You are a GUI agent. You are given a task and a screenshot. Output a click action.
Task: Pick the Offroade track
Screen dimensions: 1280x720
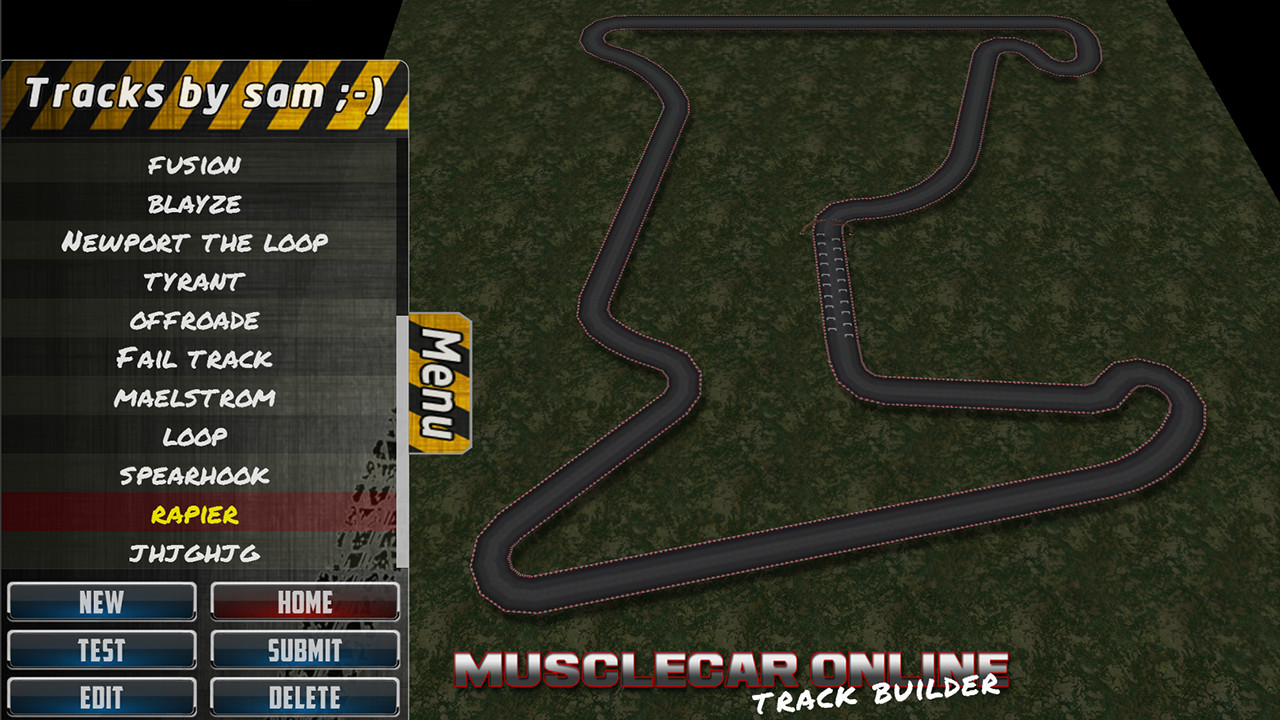click(197, 320)
